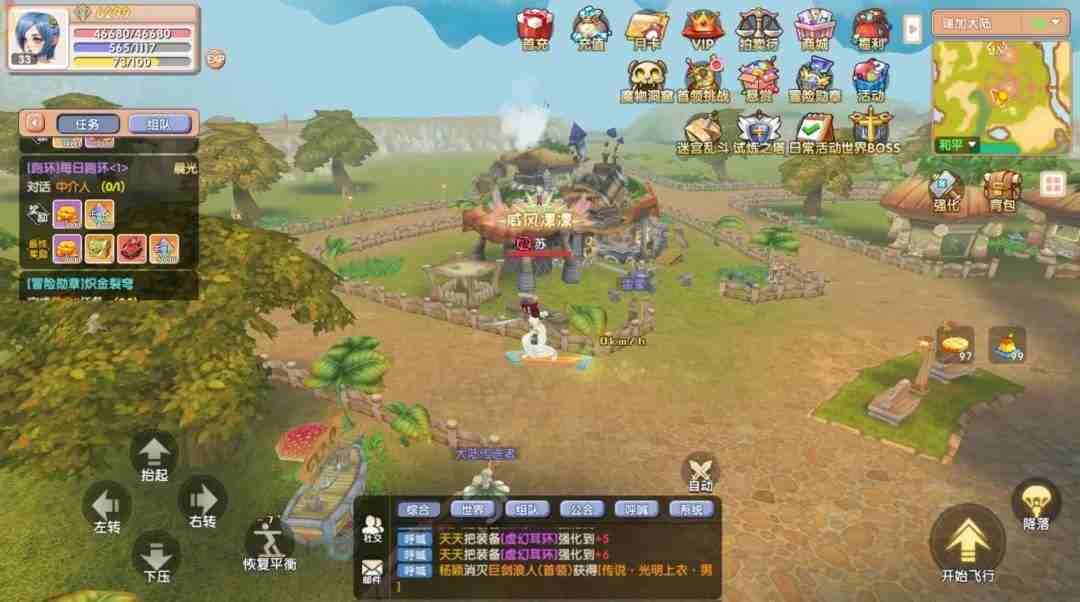Open the 背包 backpack
This screenshot has width=1080, height=602.
coord(1002,190)
